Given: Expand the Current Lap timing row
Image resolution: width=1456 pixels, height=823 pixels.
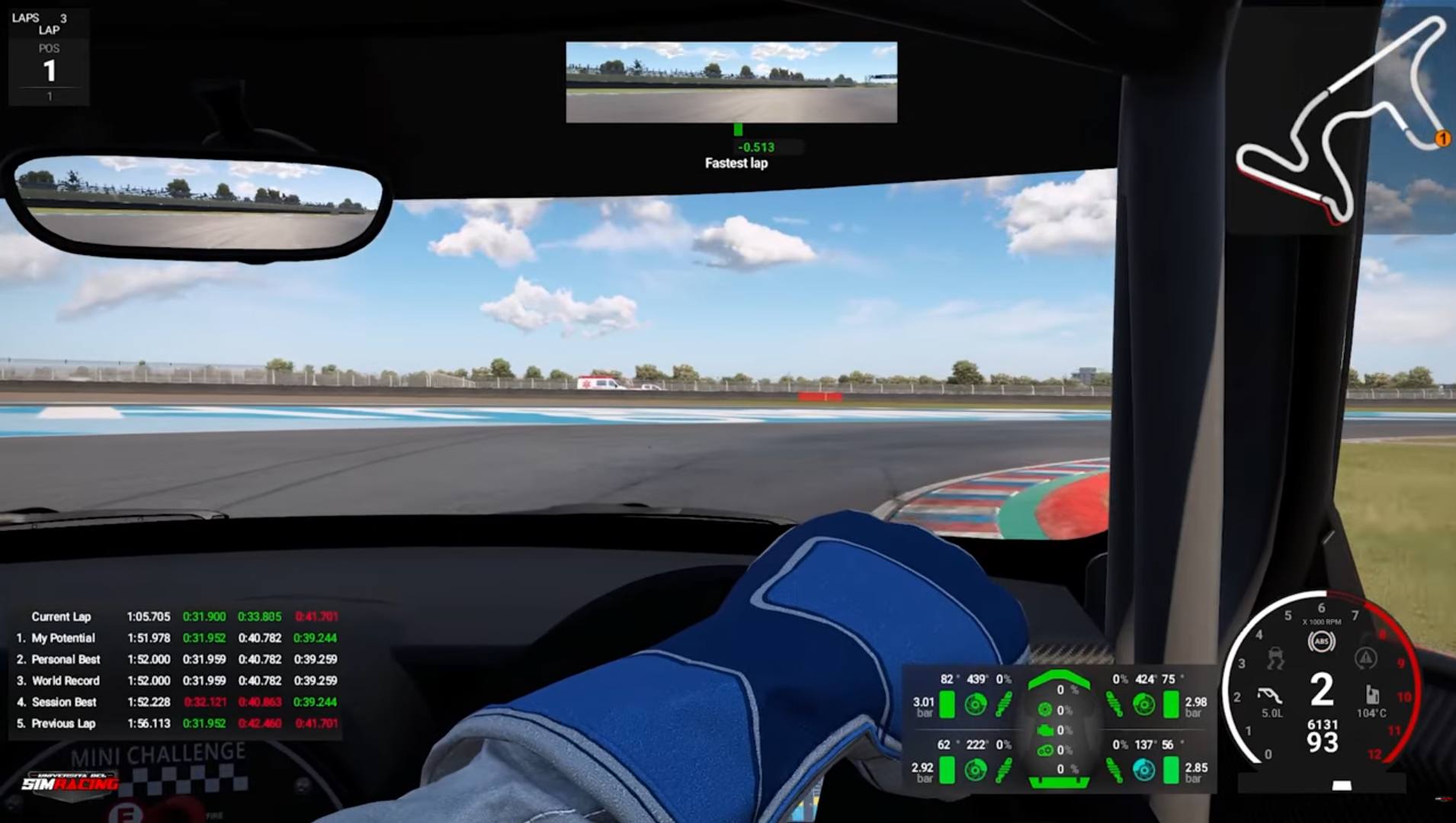Looking at the screenshot, I should 61,617.
